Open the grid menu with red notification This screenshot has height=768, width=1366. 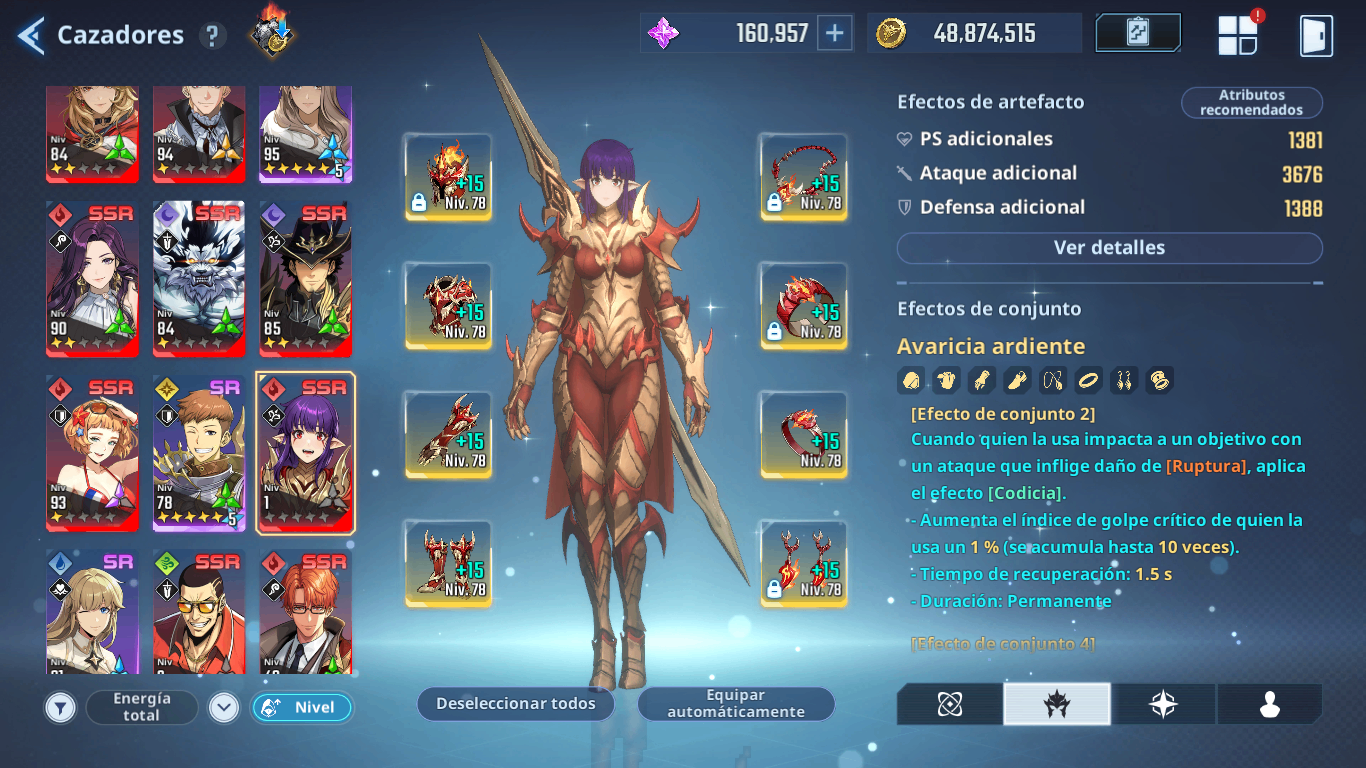(1237, 35)
